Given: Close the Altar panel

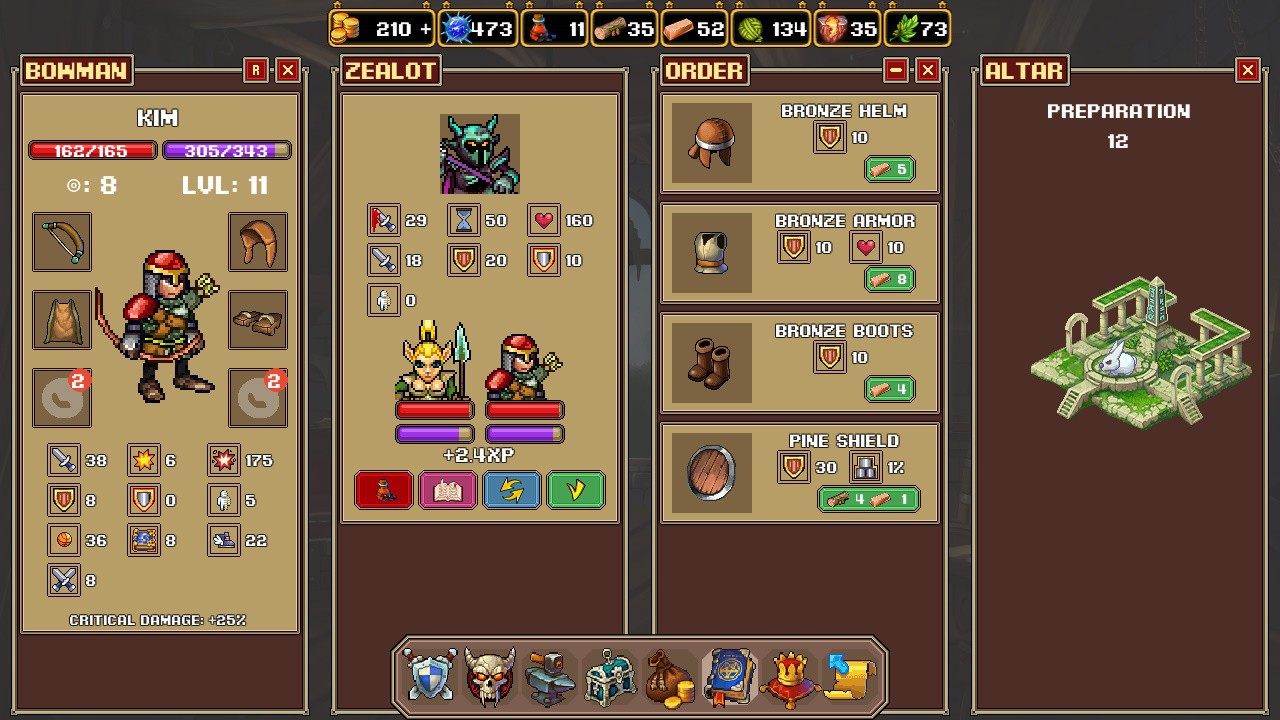Looking at the screenshot, I should point(1247,70).
